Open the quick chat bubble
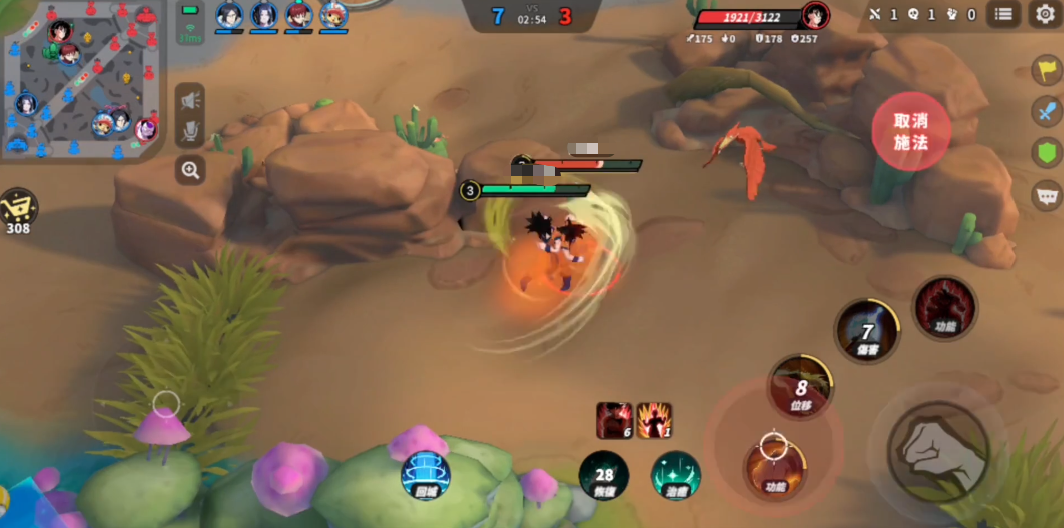 (1046, 194)
